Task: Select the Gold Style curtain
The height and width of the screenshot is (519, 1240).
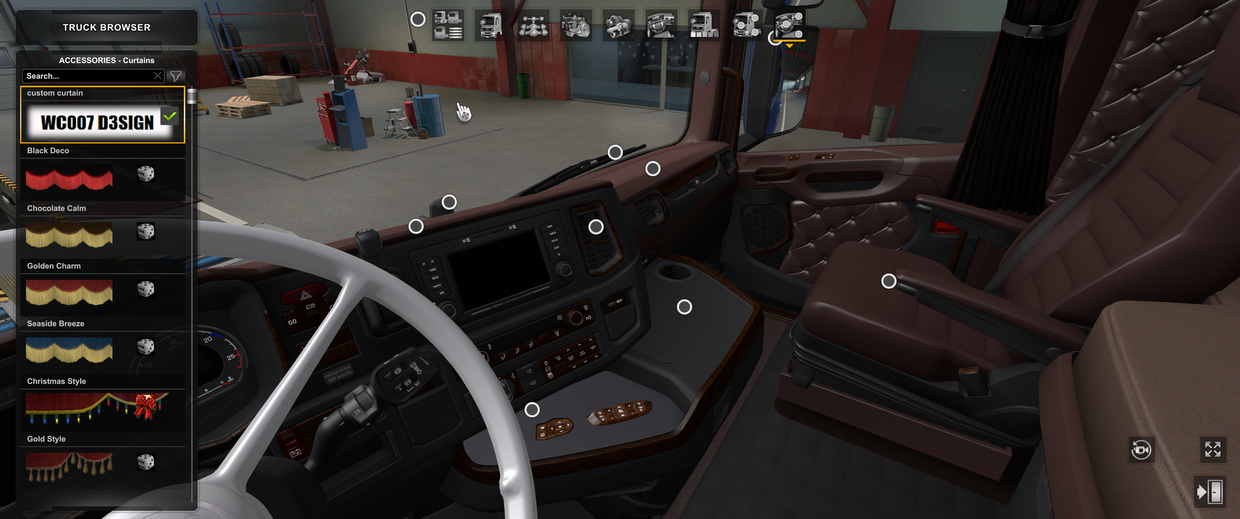Action: (x=70, y=464)
